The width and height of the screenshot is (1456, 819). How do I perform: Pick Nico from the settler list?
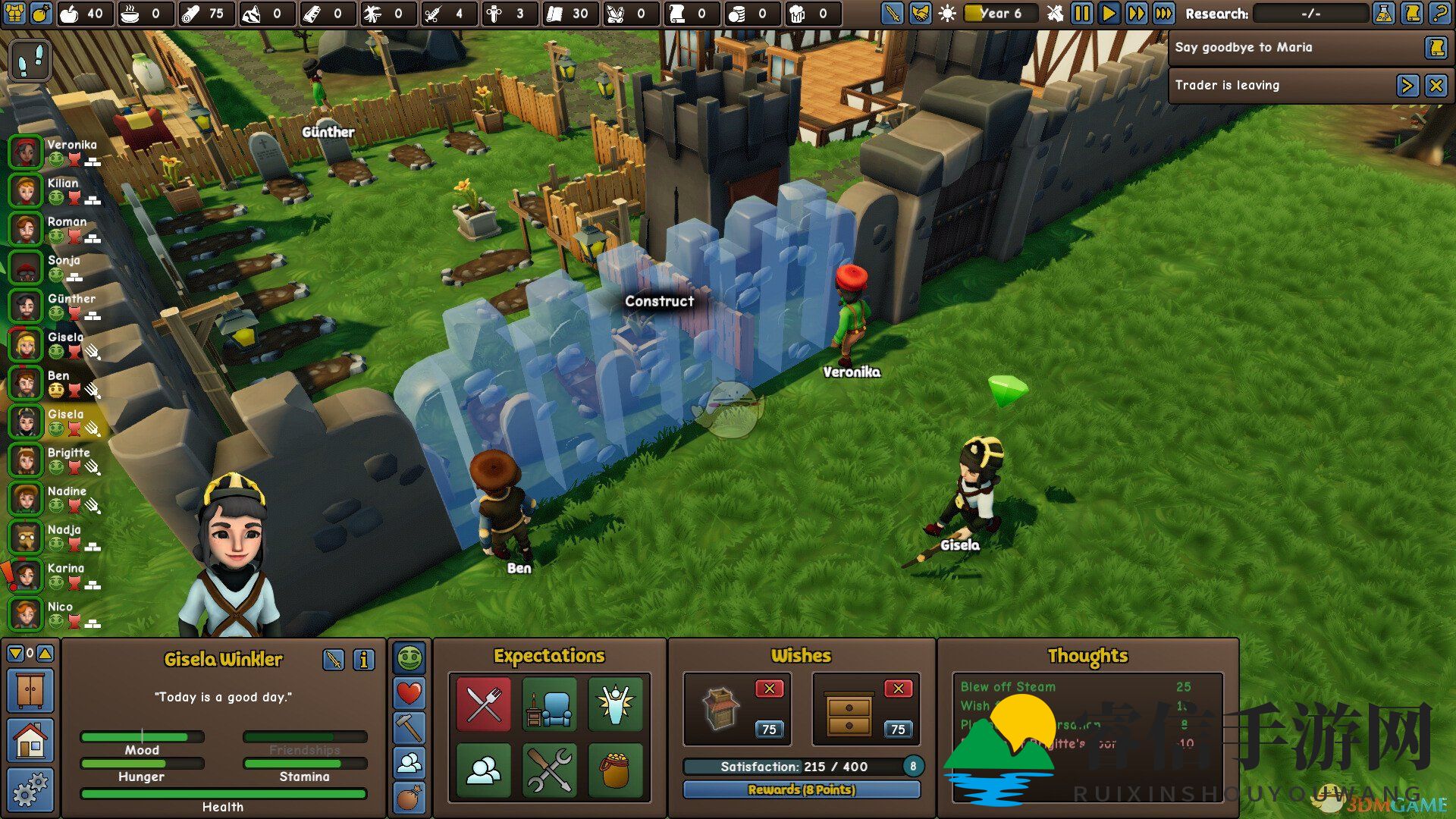pyautogui.click(x=26, y=614)
